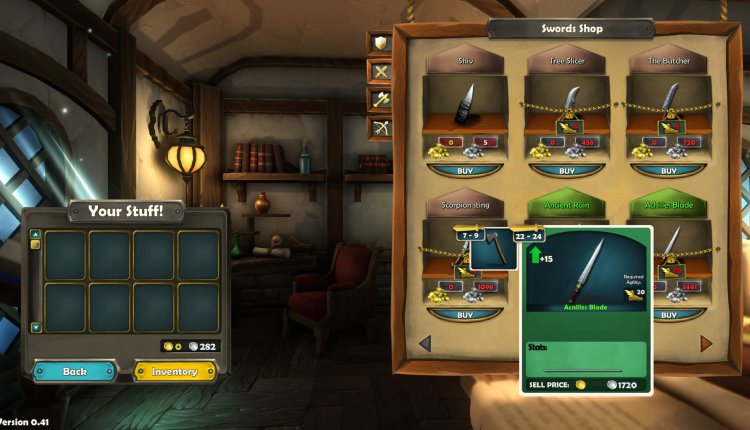Screen dimensions: 750x430
Task: Select the Shiv dagger item
Action: [466, 103]
